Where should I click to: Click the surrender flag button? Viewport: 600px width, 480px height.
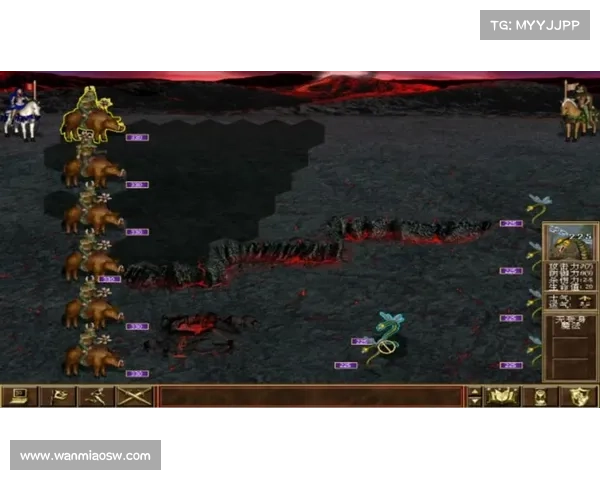tap(57, 396)
